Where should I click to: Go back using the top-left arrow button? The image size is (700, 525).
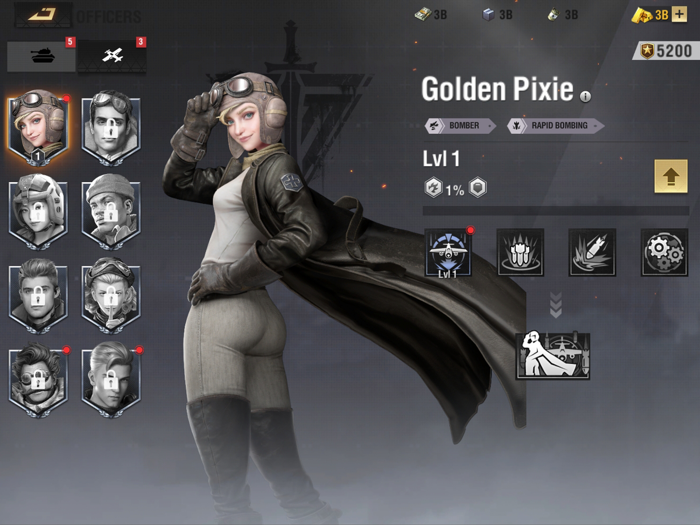[x=41, y=14]
